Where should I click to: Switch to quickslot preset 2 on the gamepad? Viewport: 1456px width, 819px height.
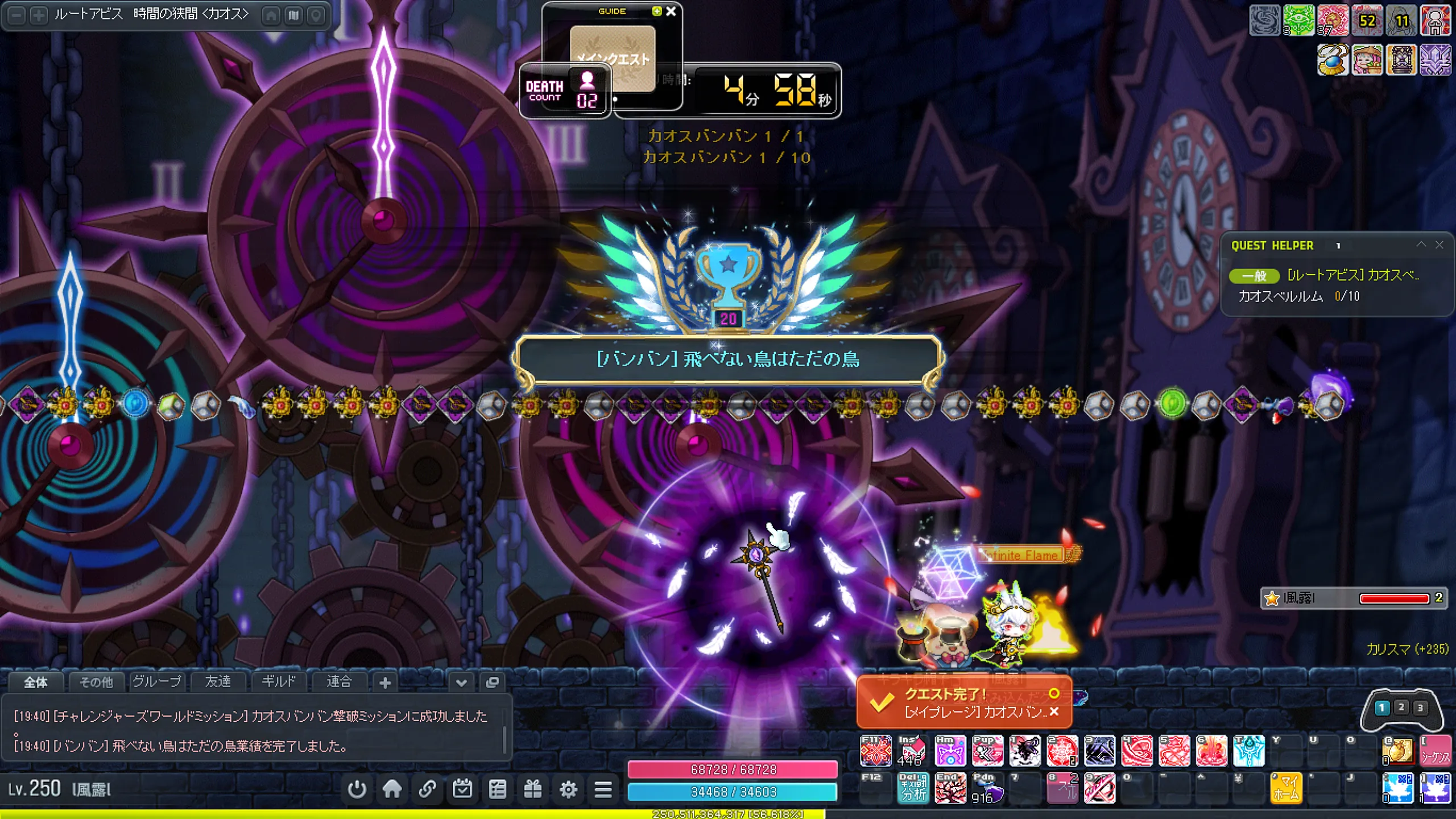tap(1401, 708)
